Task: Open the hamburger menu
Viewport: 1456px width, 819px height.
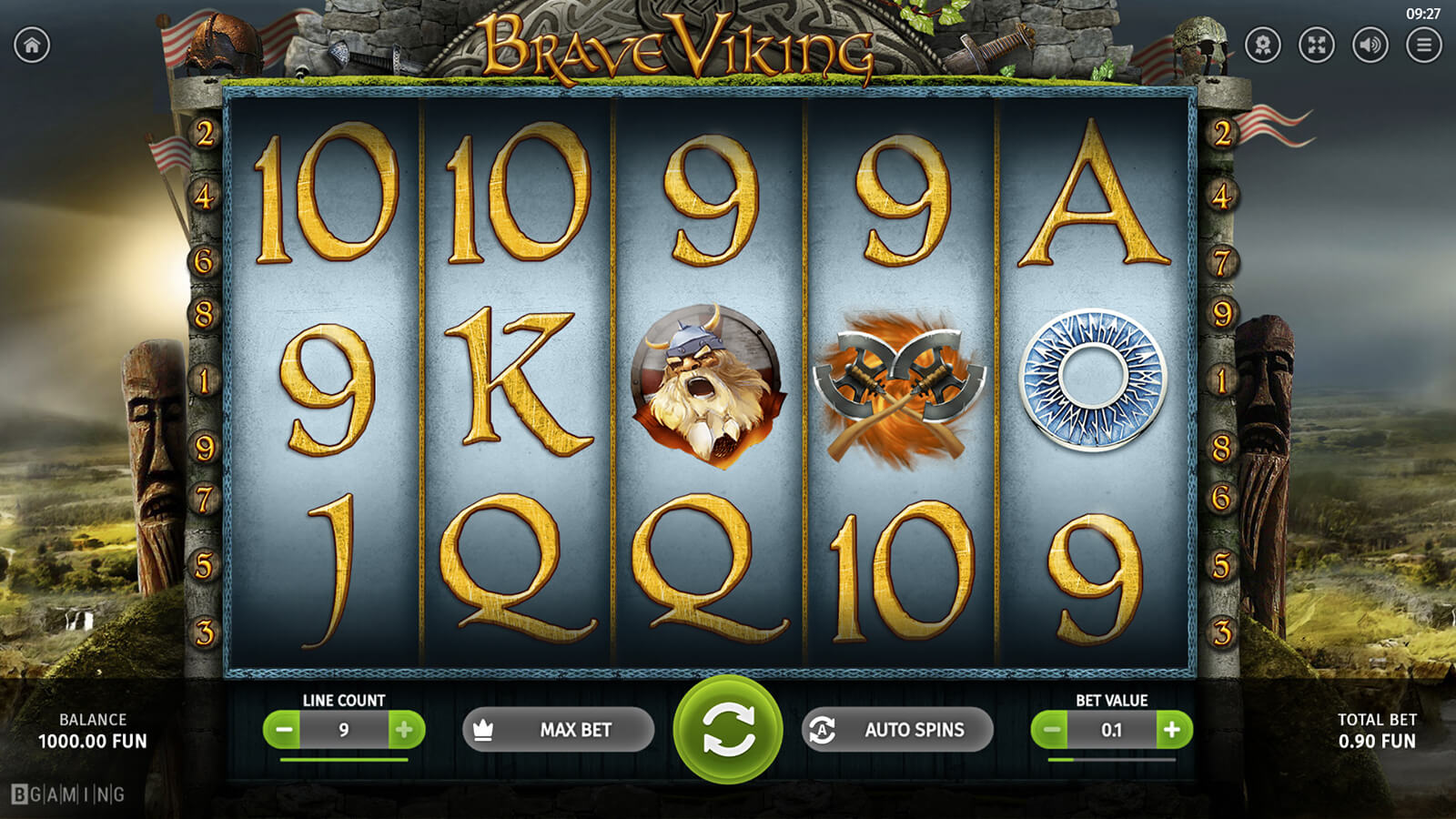Action: point(1423,45)
